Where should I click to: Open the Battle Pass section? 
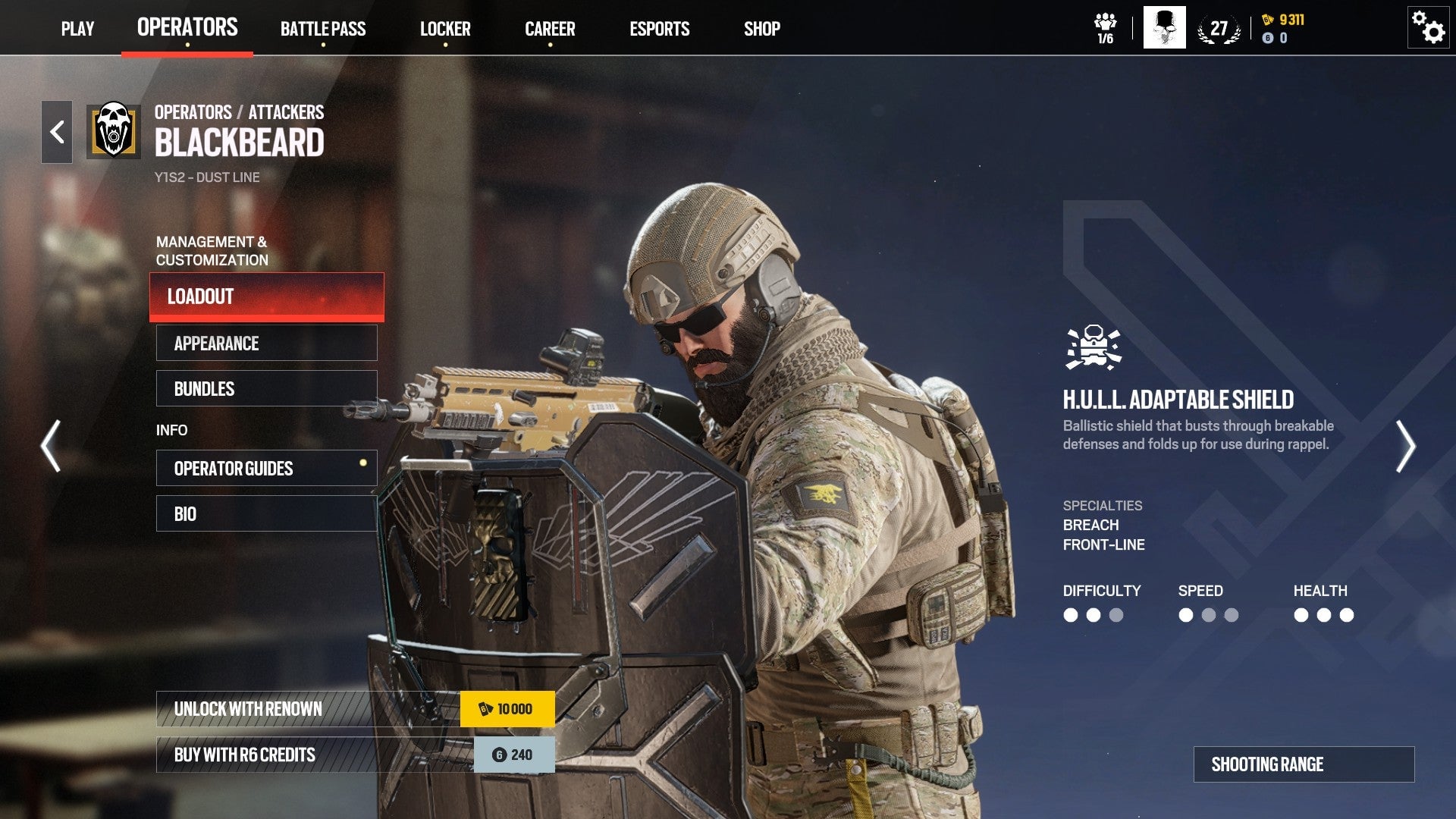324,30
